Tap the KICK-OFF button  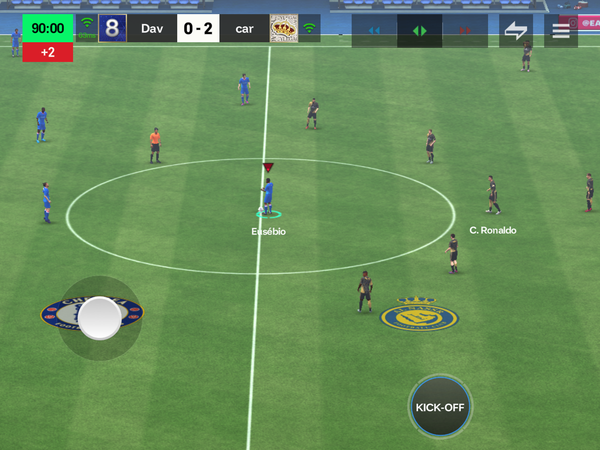coord(440,407)
